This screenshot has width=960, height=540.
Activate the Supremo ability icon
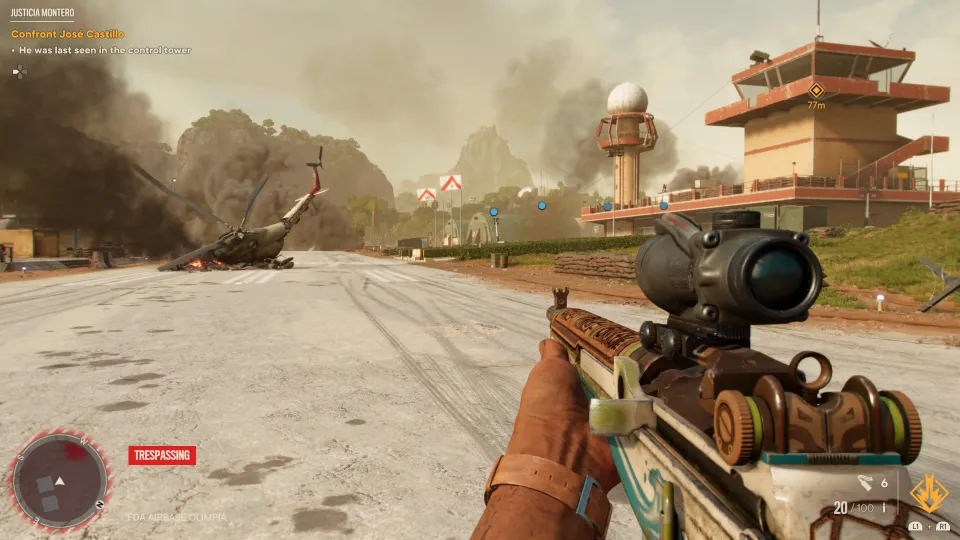928,493
